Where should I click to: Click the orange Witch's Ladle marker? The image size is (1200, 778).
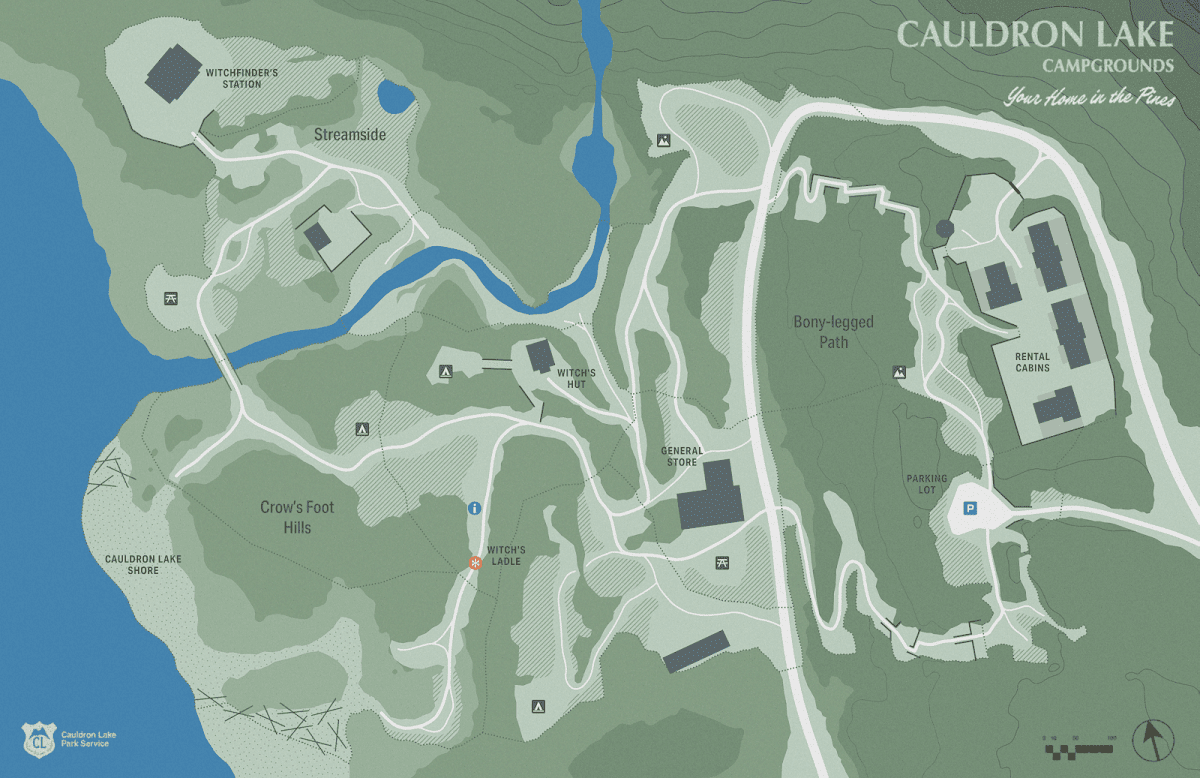476,563
